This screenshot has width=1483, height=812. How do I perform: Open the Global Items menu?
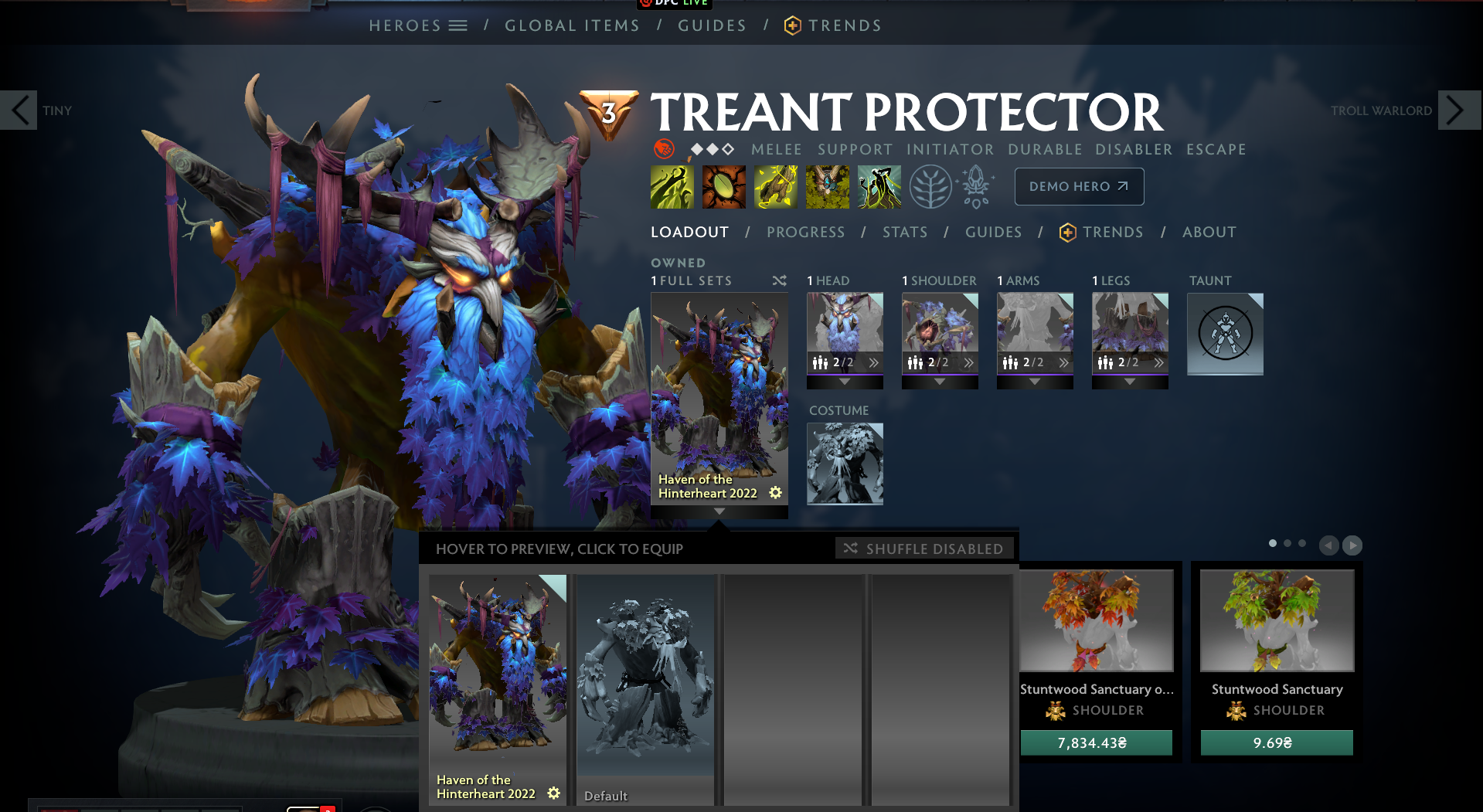point(572,25)
